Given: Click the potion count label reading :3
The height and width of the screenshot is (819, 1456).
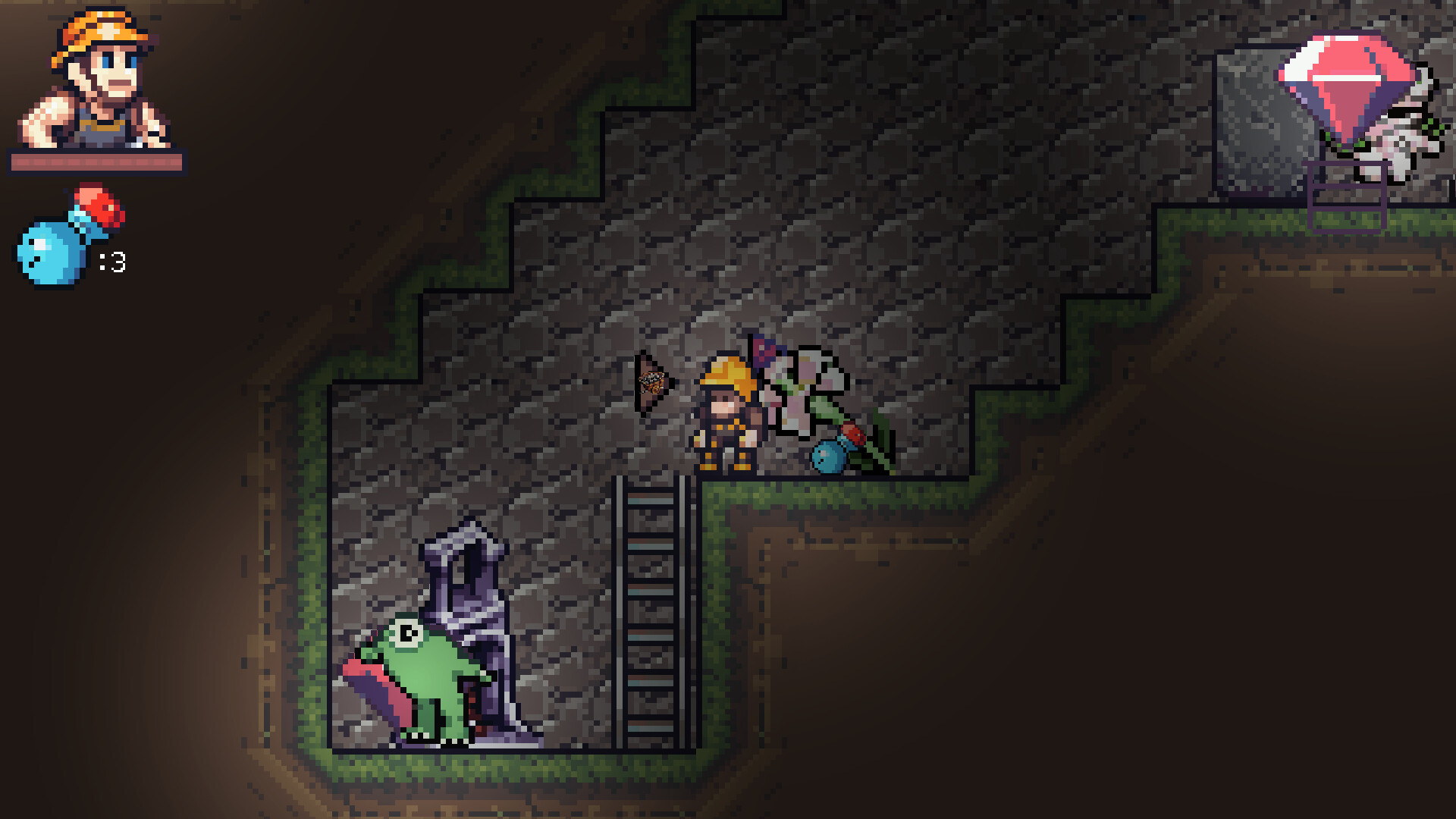Looking at the screenshot, I should coord(111,262).
